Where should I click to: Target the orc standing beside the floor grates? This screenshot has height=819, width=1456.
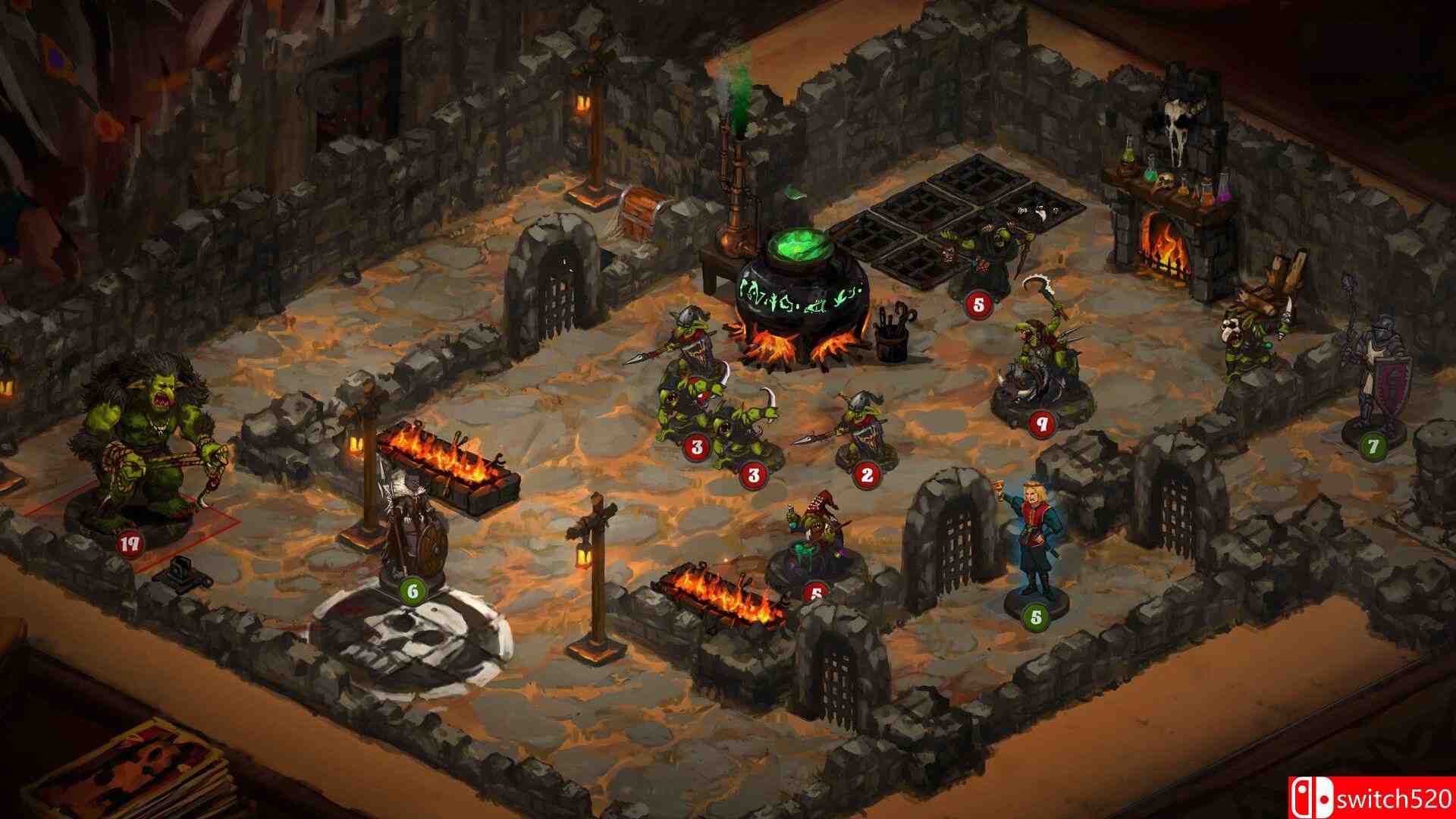click(982, 259)
